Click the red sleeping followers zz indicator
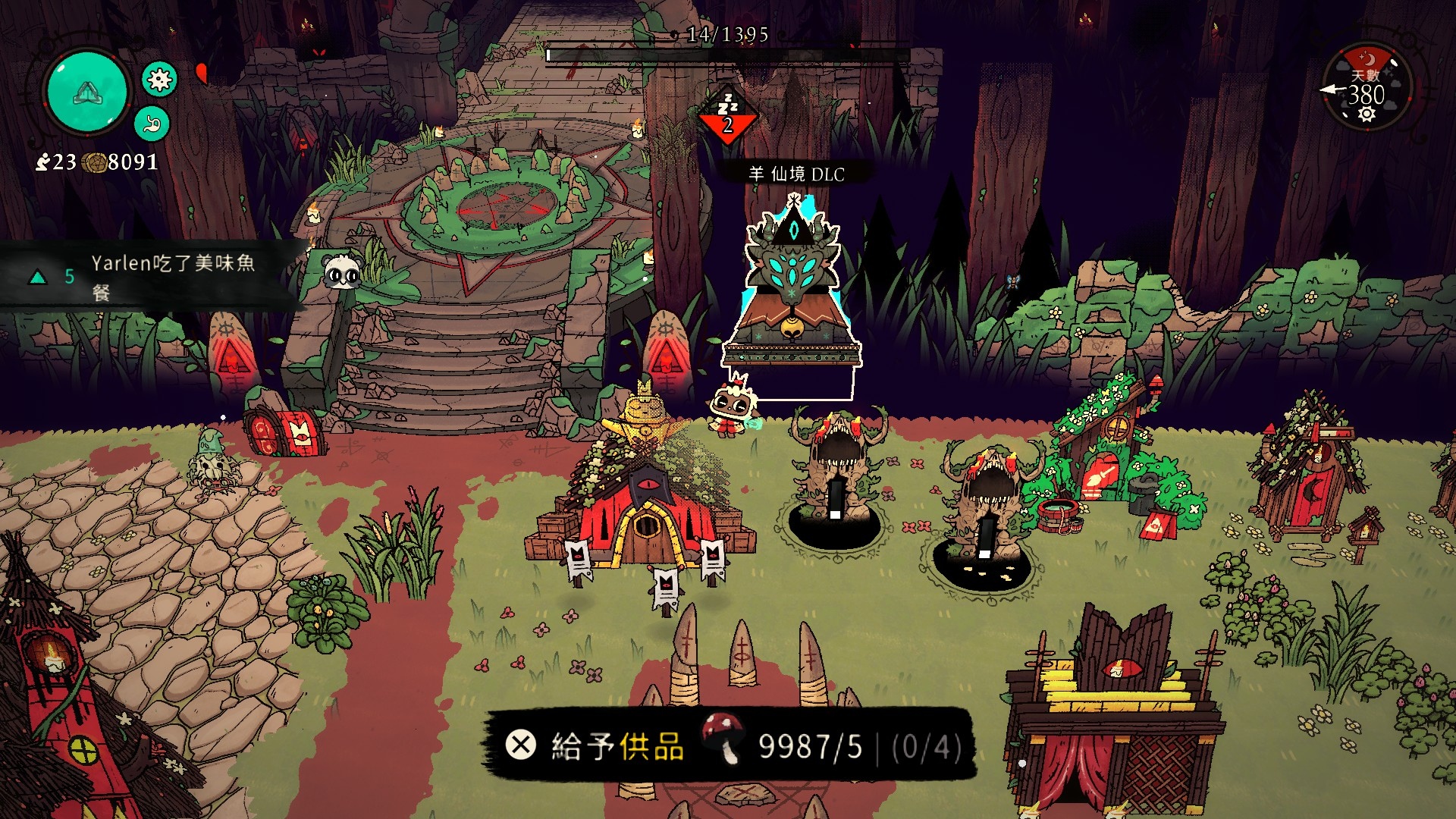 (x=727, y=118)
